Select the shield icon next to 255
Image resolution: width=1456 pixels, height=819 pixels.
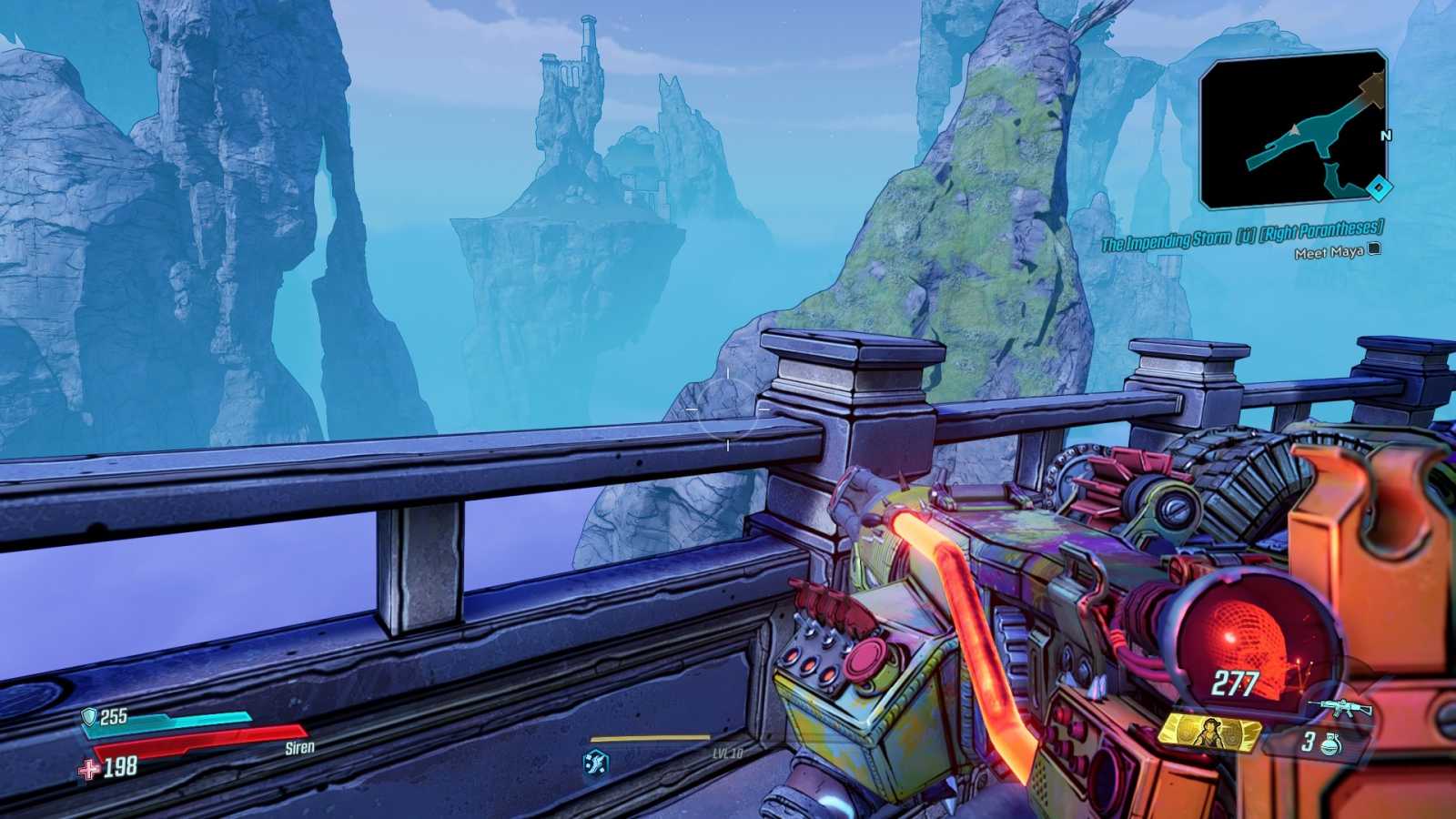coord(87,716)
